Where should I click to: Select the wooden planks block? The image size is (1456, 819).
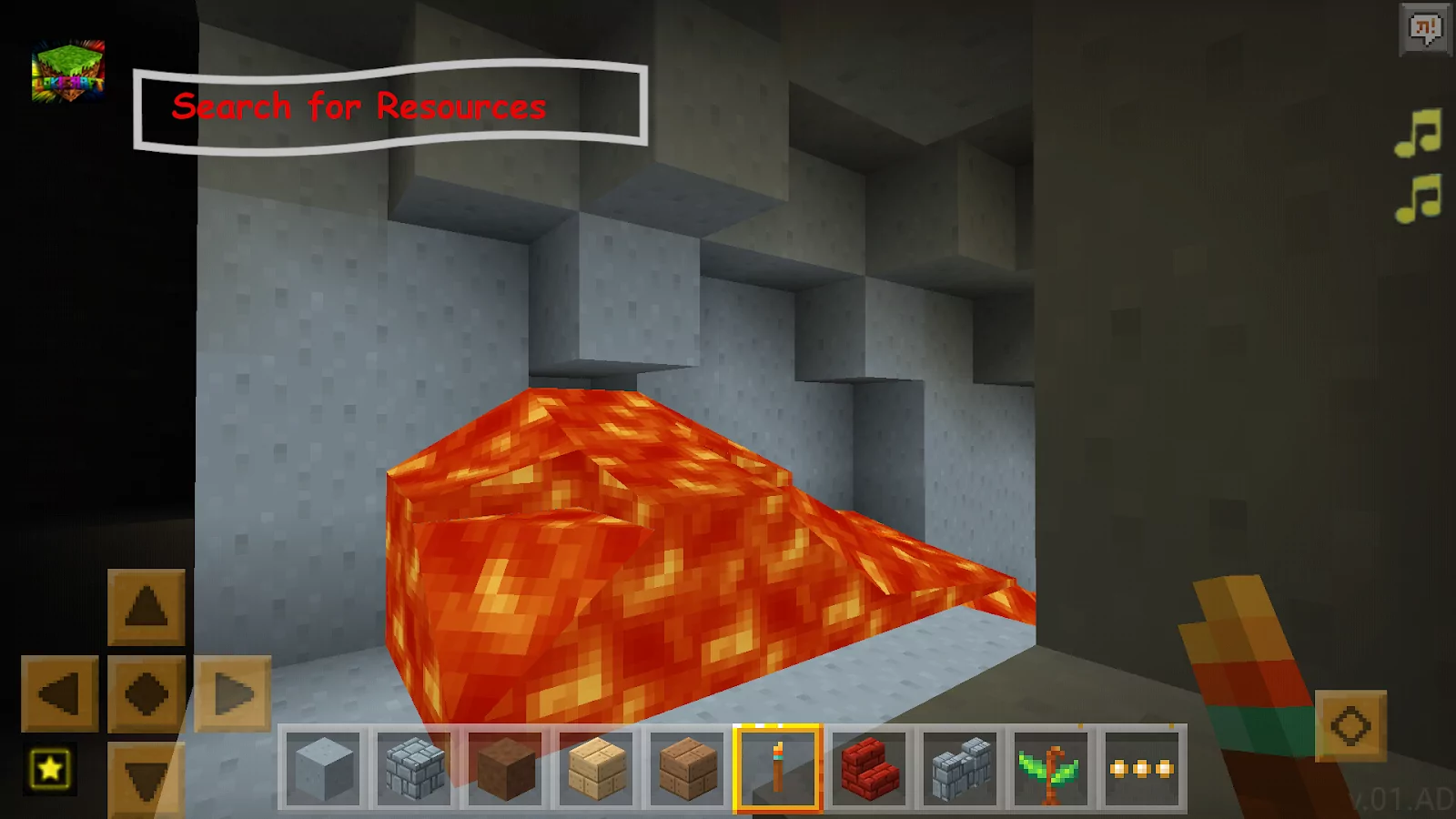click(685, 769)
